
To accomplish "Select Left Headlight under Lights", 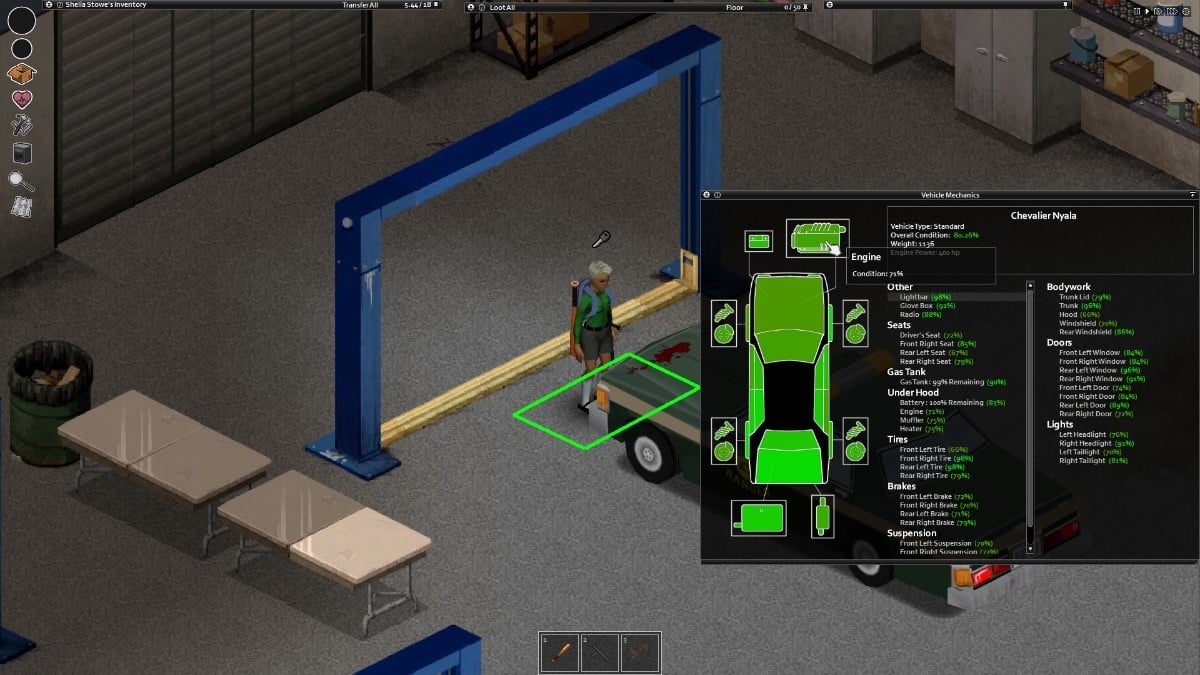I will pyautogui.click(x=1080, y=434).
